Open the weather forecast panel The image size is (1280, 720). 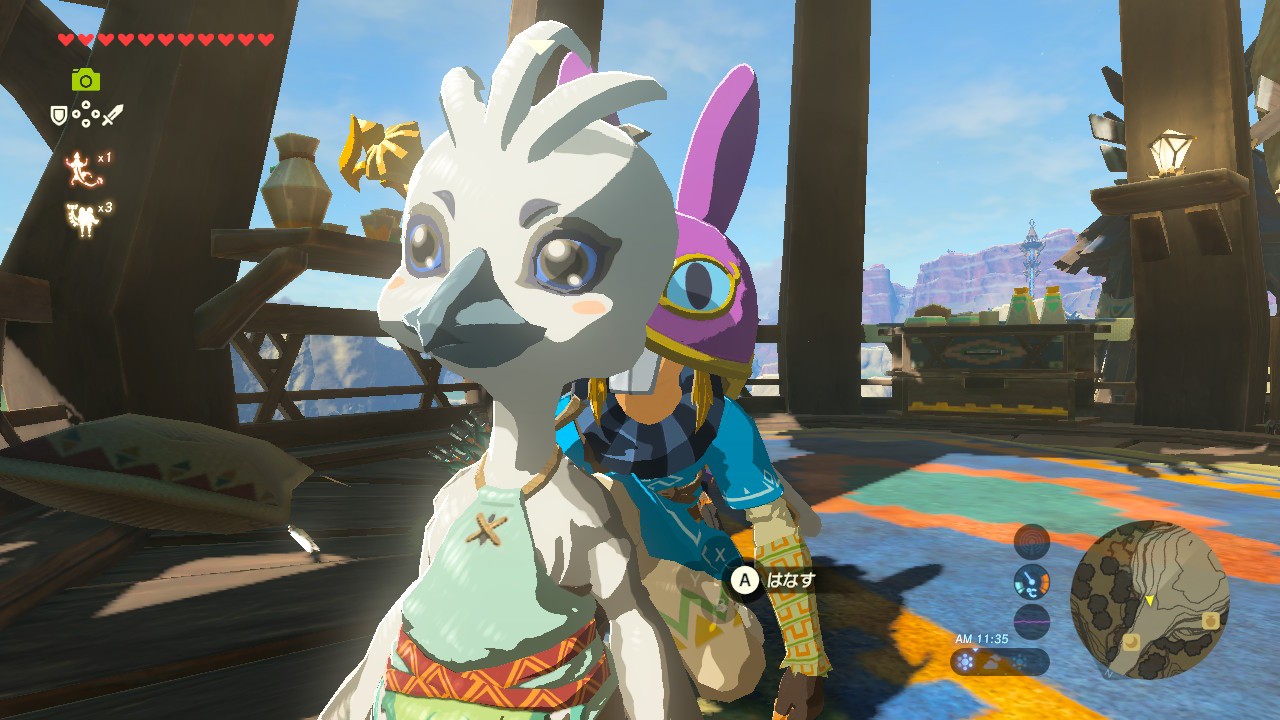pos(999,661)
